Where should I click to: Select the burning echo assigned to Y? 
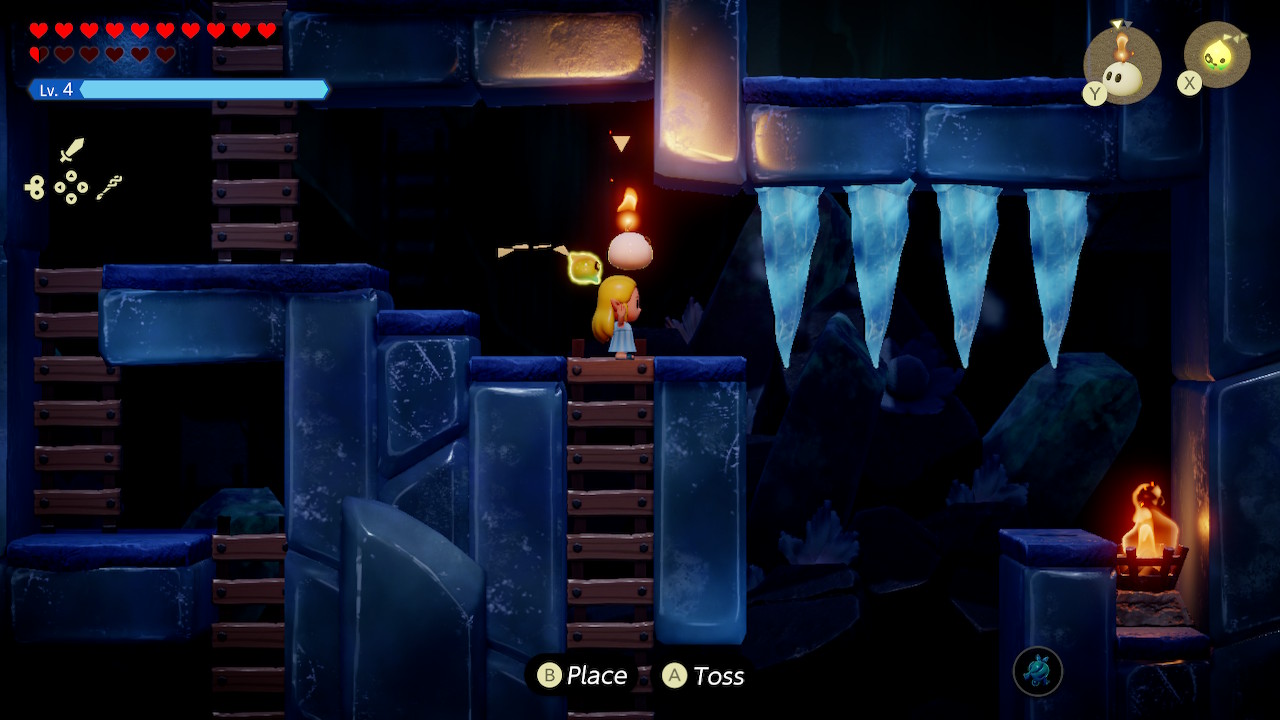1120,70
